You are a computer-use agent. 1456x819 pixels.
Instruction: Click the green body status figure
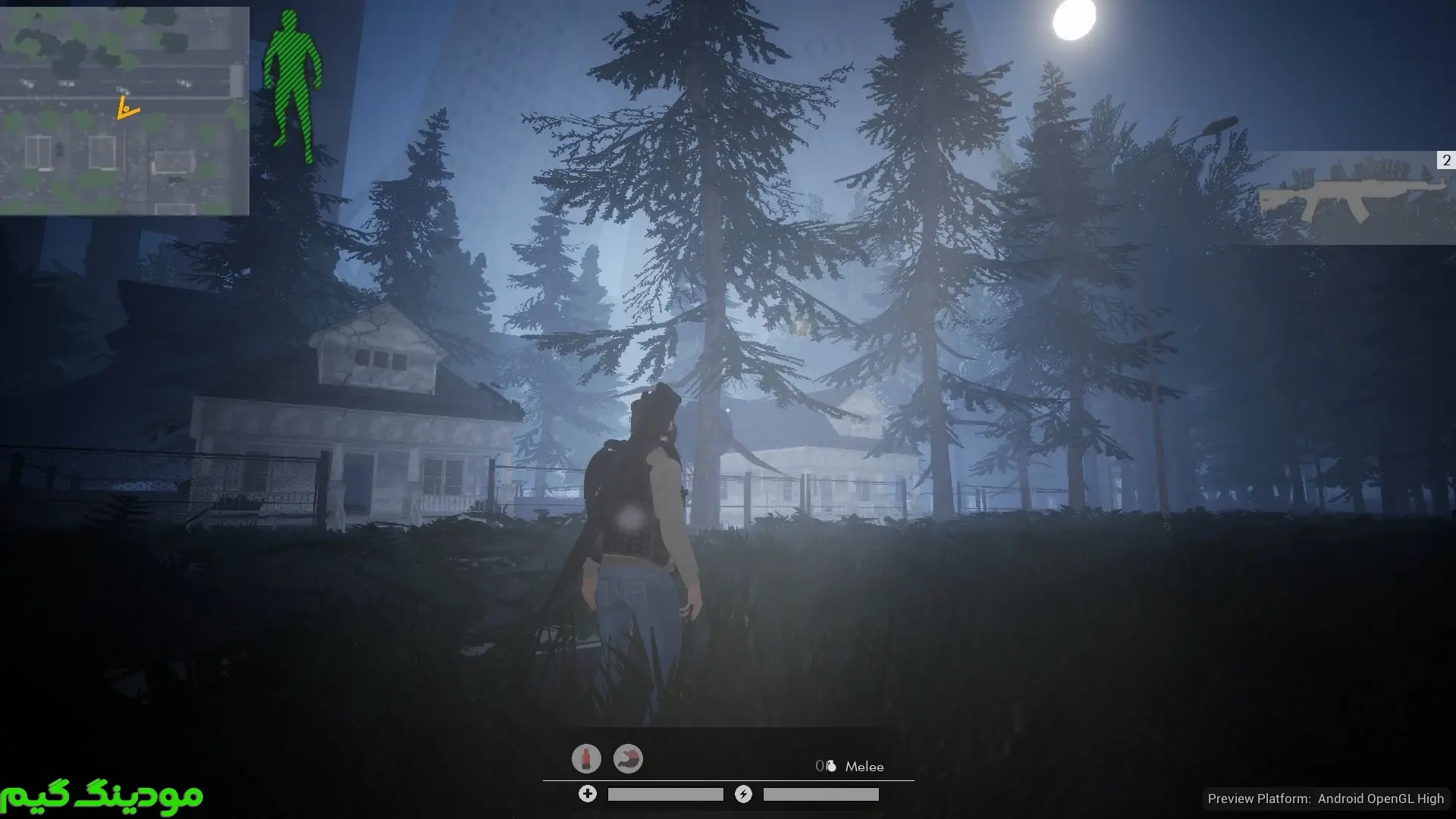(x=293, y=85)
